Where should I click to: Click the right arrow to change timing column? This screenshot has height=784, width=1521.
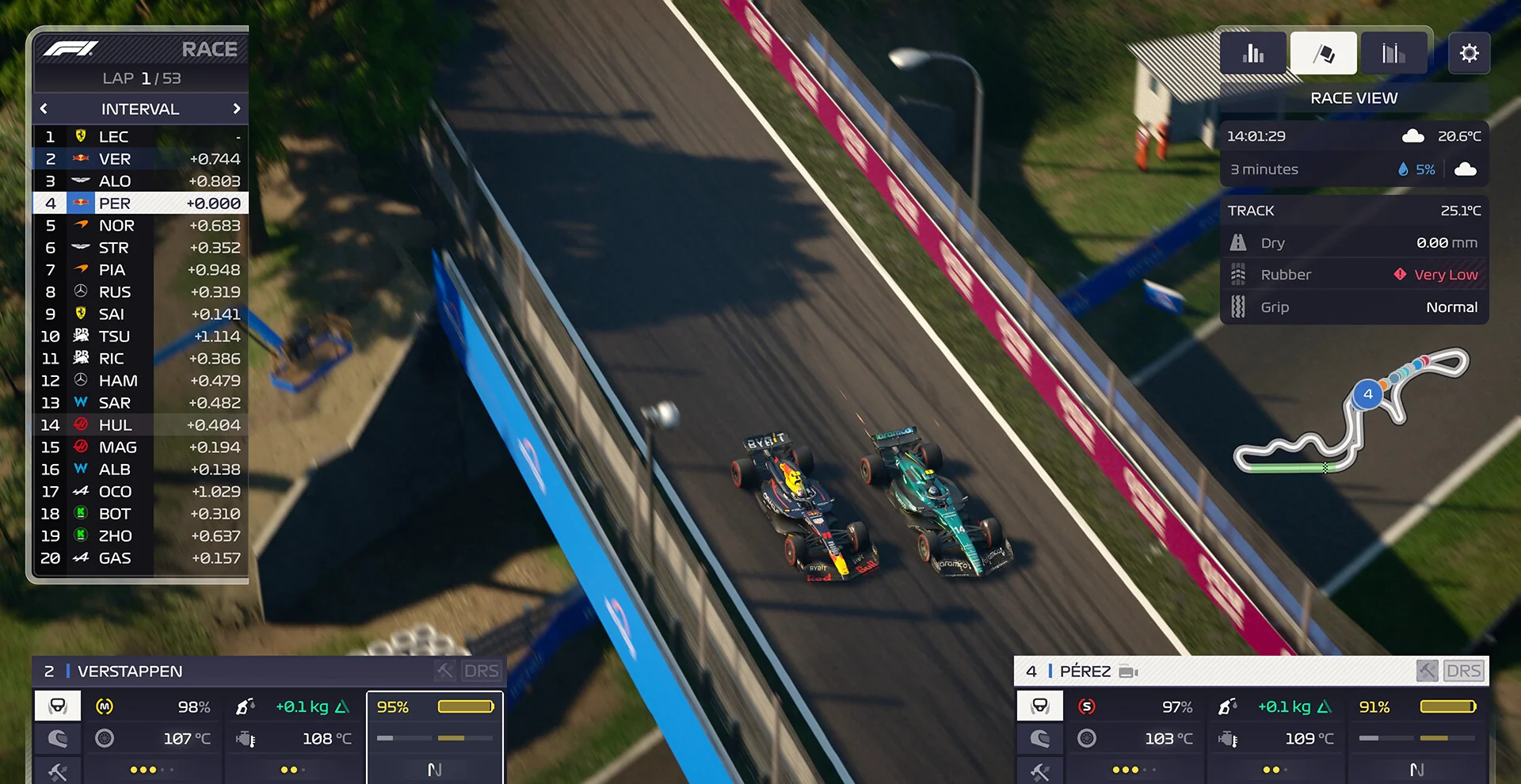236,108
